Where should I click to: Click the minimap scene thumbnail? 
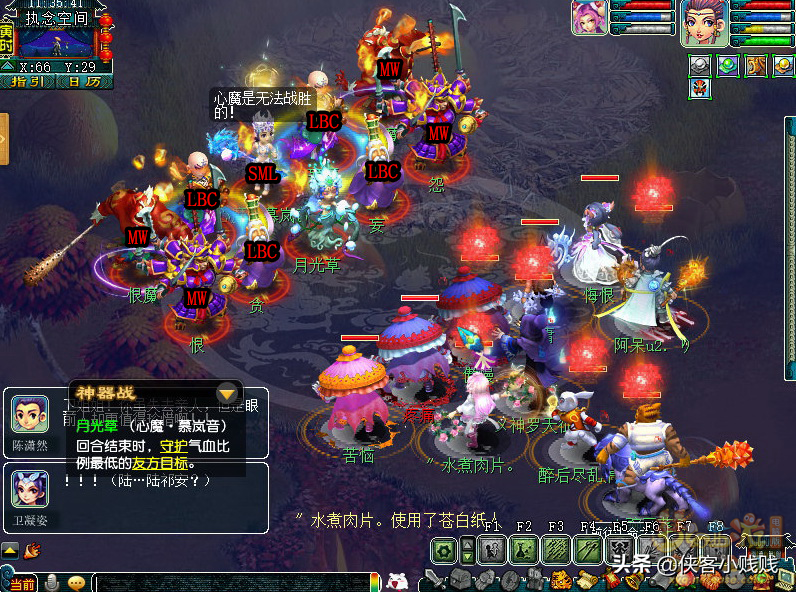tap(57, 42)
